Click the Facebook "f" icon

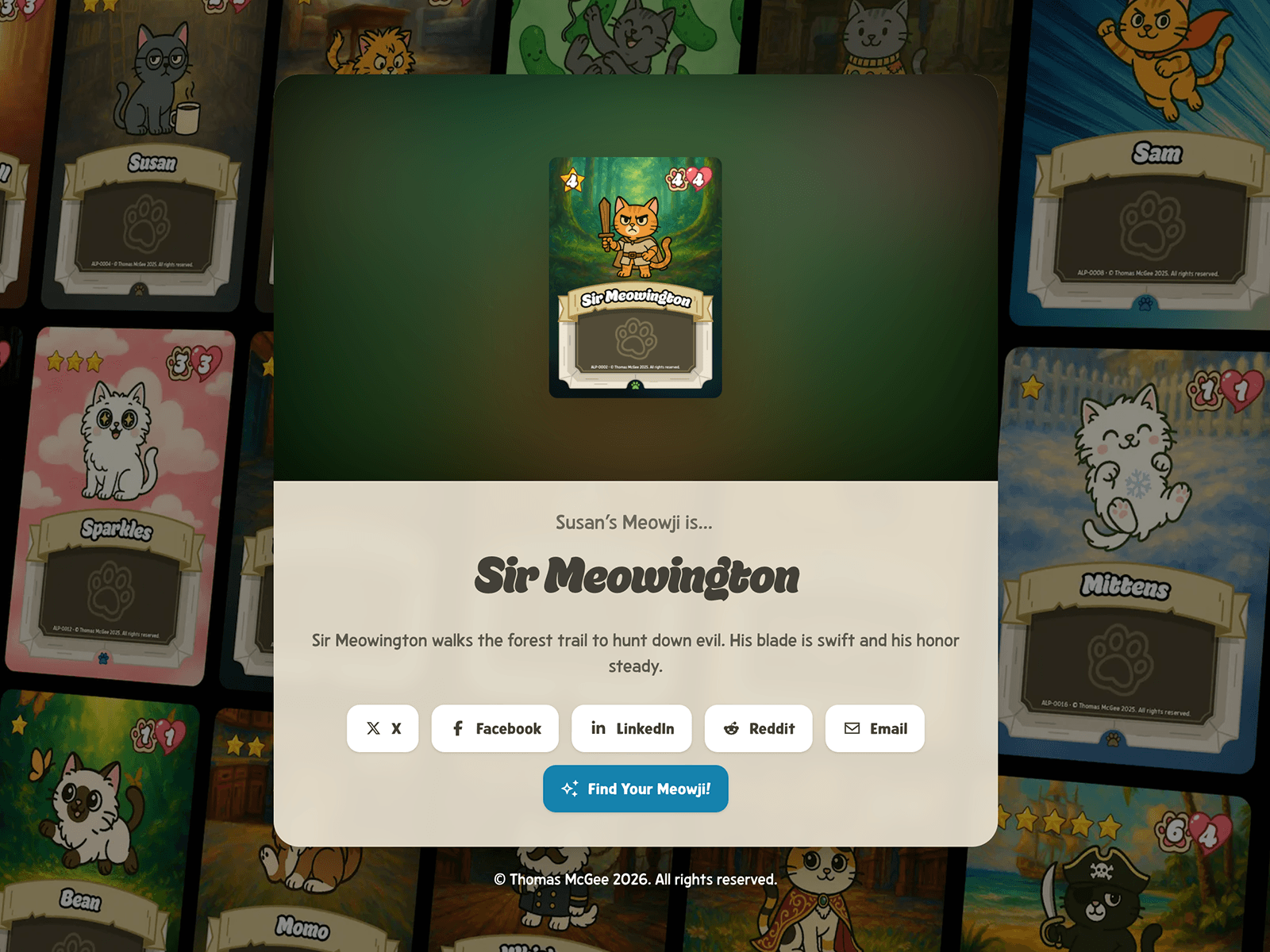tap(456, 728)
